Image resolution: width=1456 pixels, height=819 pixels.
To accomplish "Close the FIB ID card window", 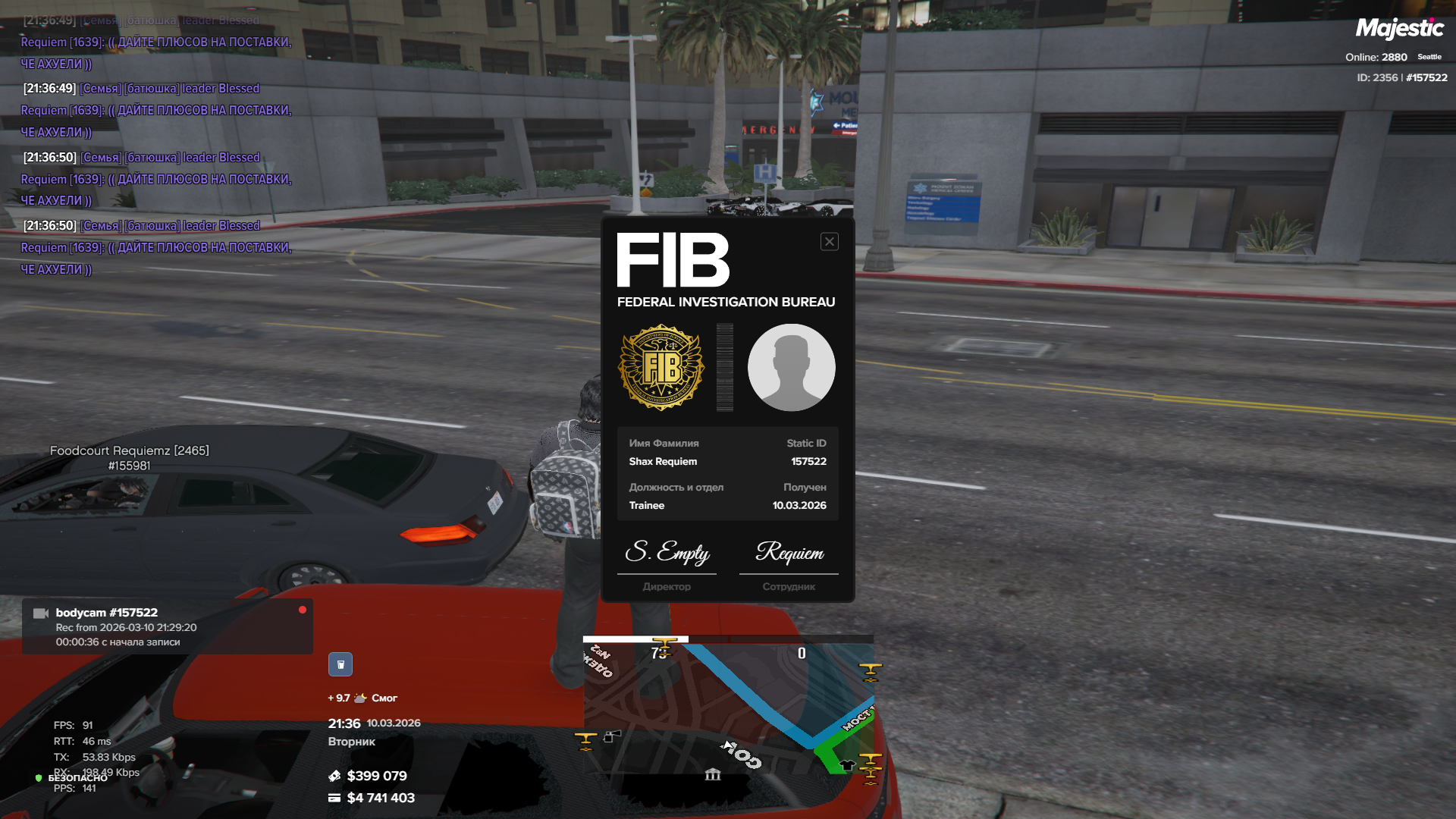I will pyautogui.click(x=829, y=242).
